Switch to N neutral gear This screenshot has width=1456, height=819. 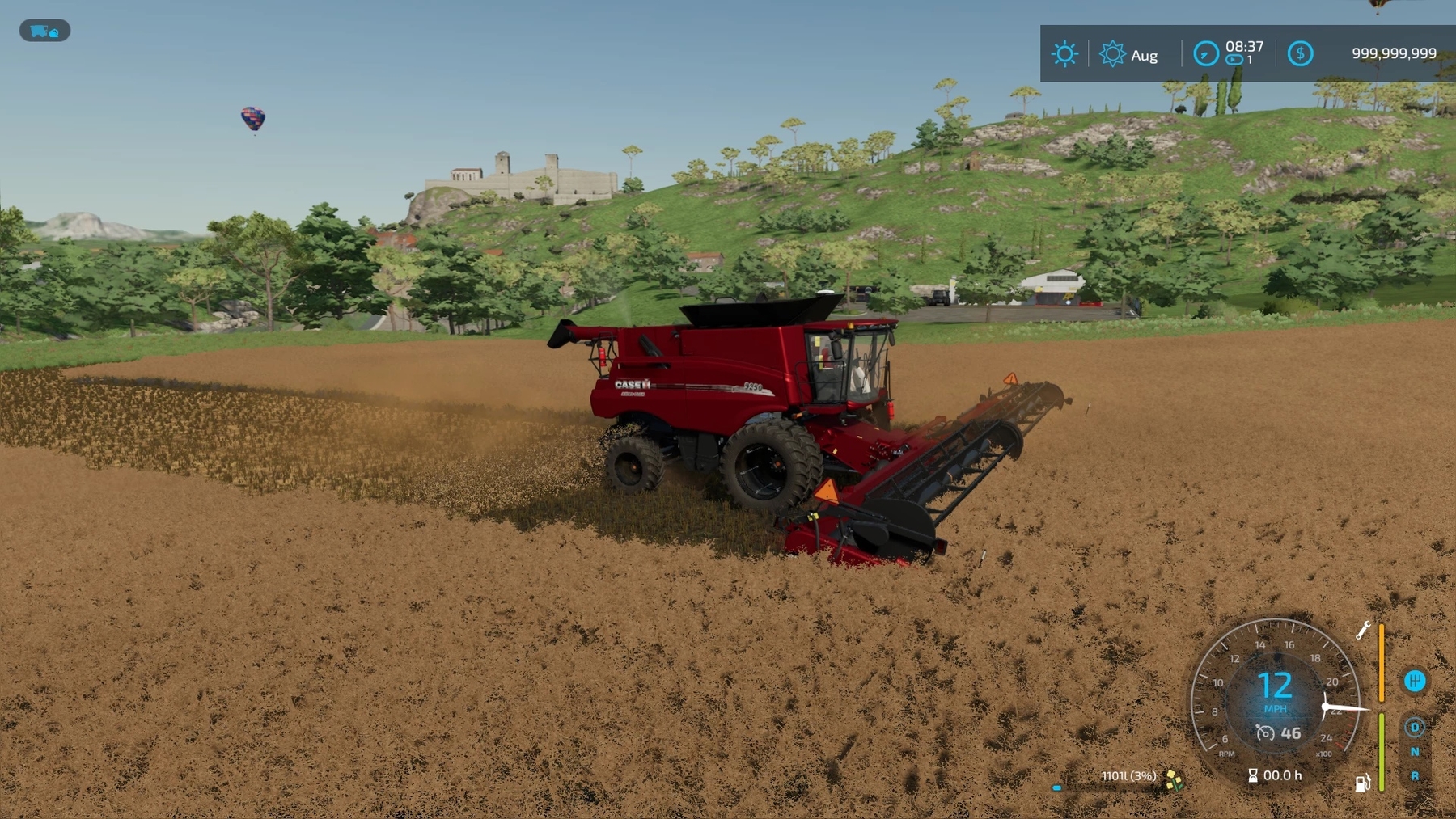click(x=1415, y=751)
